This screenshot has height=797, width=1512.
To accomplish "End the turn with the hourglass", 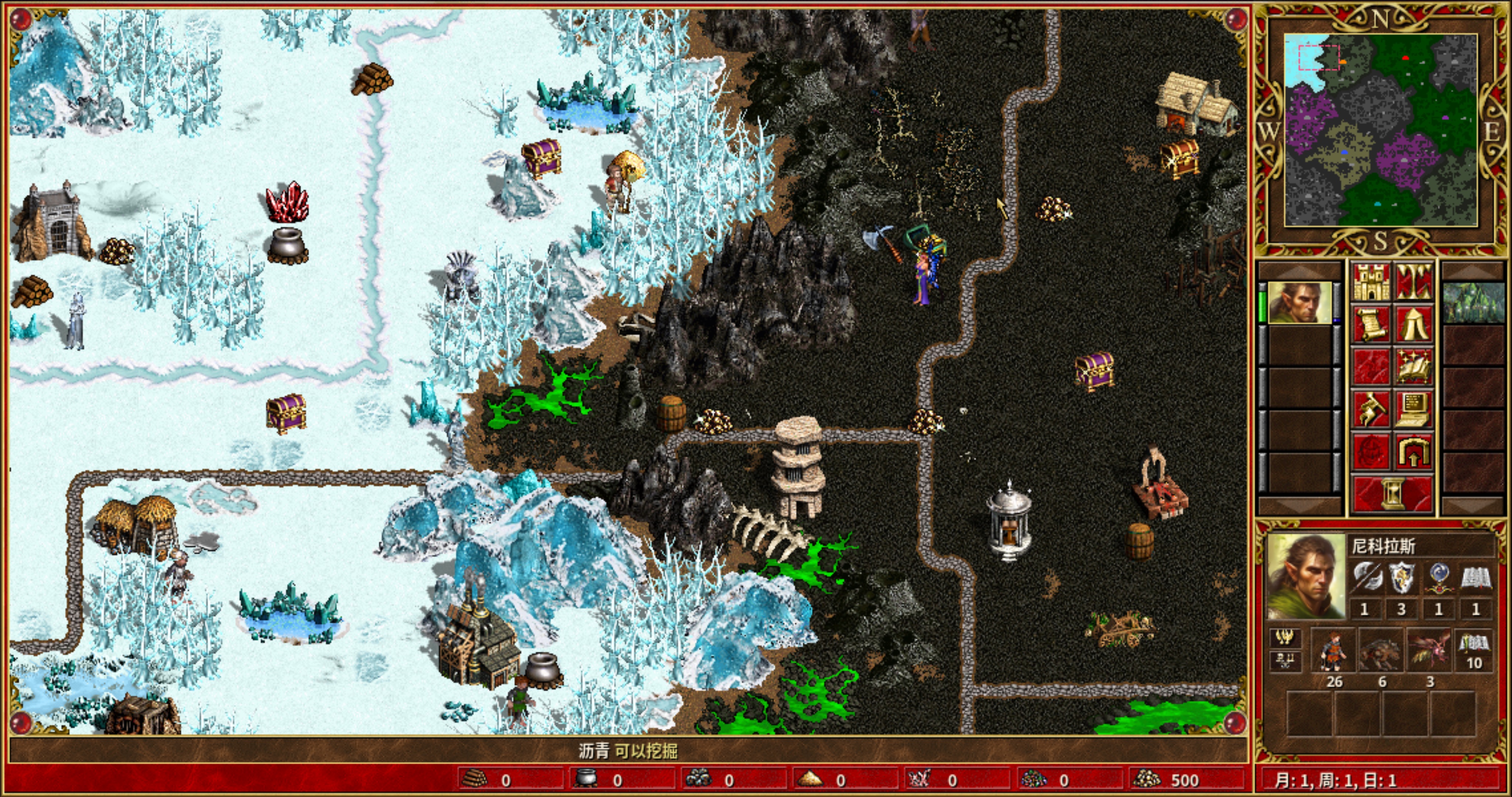I will point(1392,494).
